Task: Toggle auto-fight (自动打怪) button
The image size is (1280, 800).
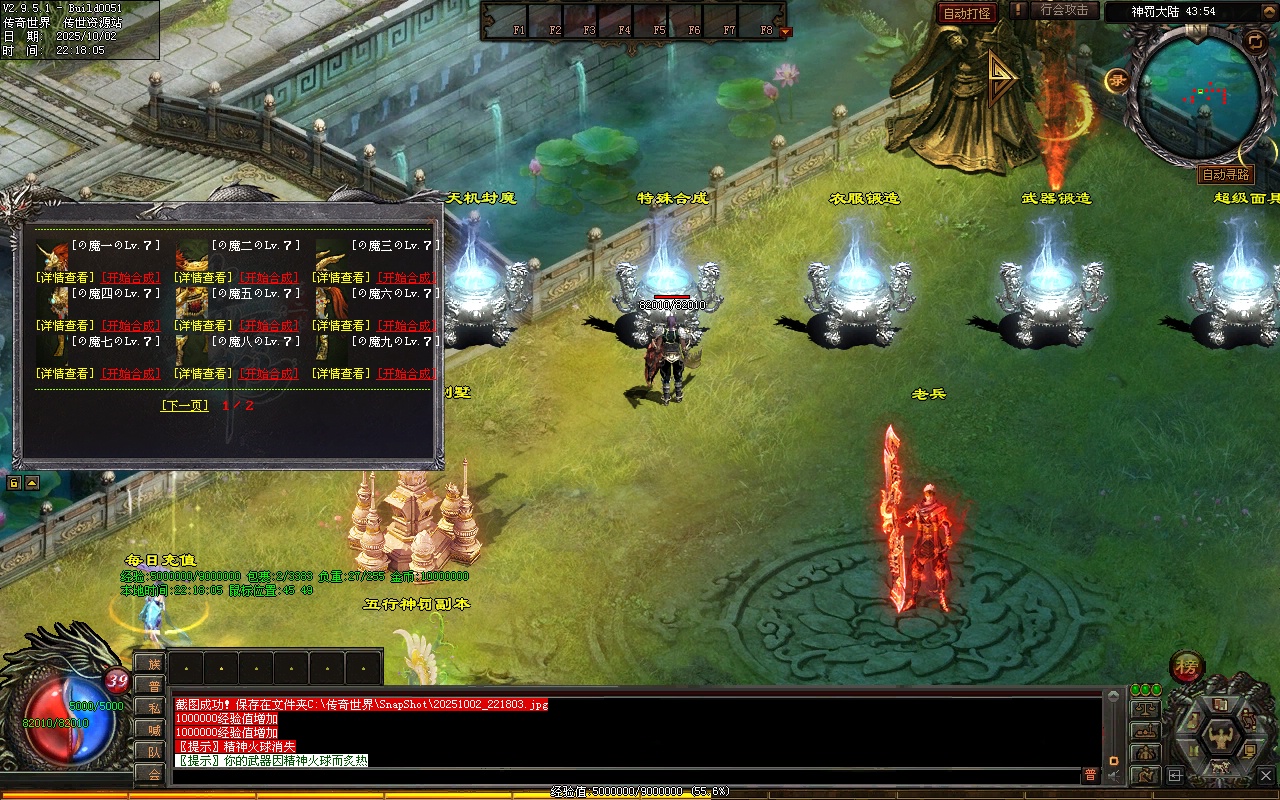Action: point(967,13)
